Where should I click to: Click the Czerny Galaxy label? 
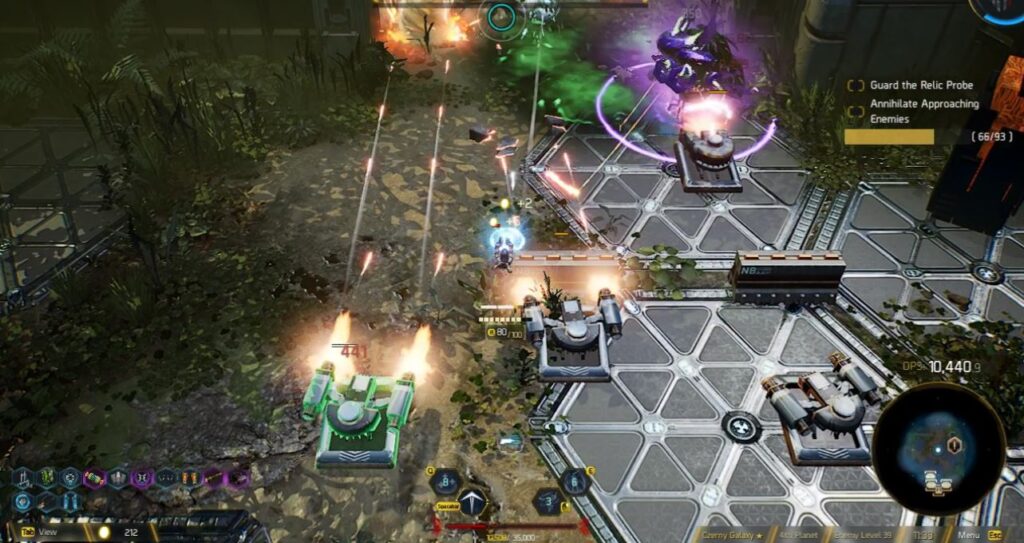pyautogui.click(x=732, y=534)
